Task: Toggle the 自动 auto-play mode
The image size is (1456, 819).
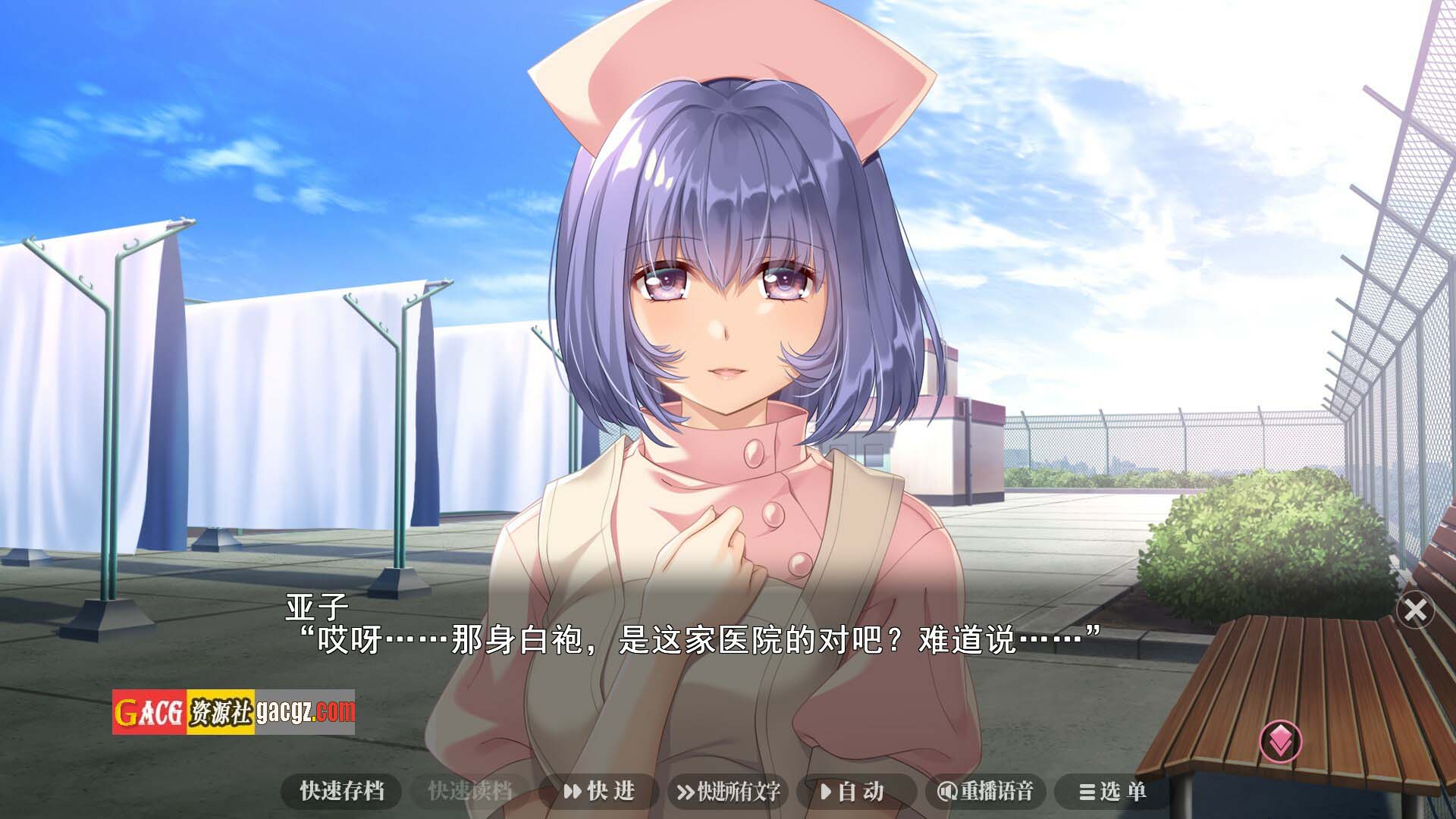Action: pyautogui.click(x=853, y=792)
